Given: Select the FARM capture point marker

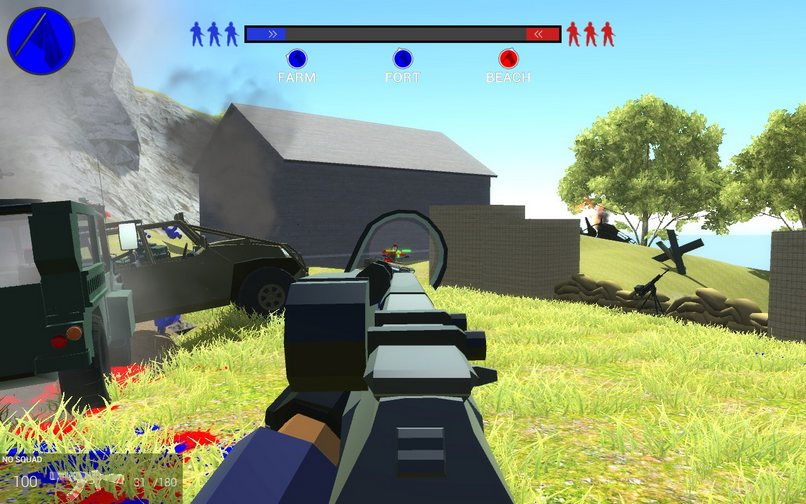Looking at the screenshot, I should (296, 59).
